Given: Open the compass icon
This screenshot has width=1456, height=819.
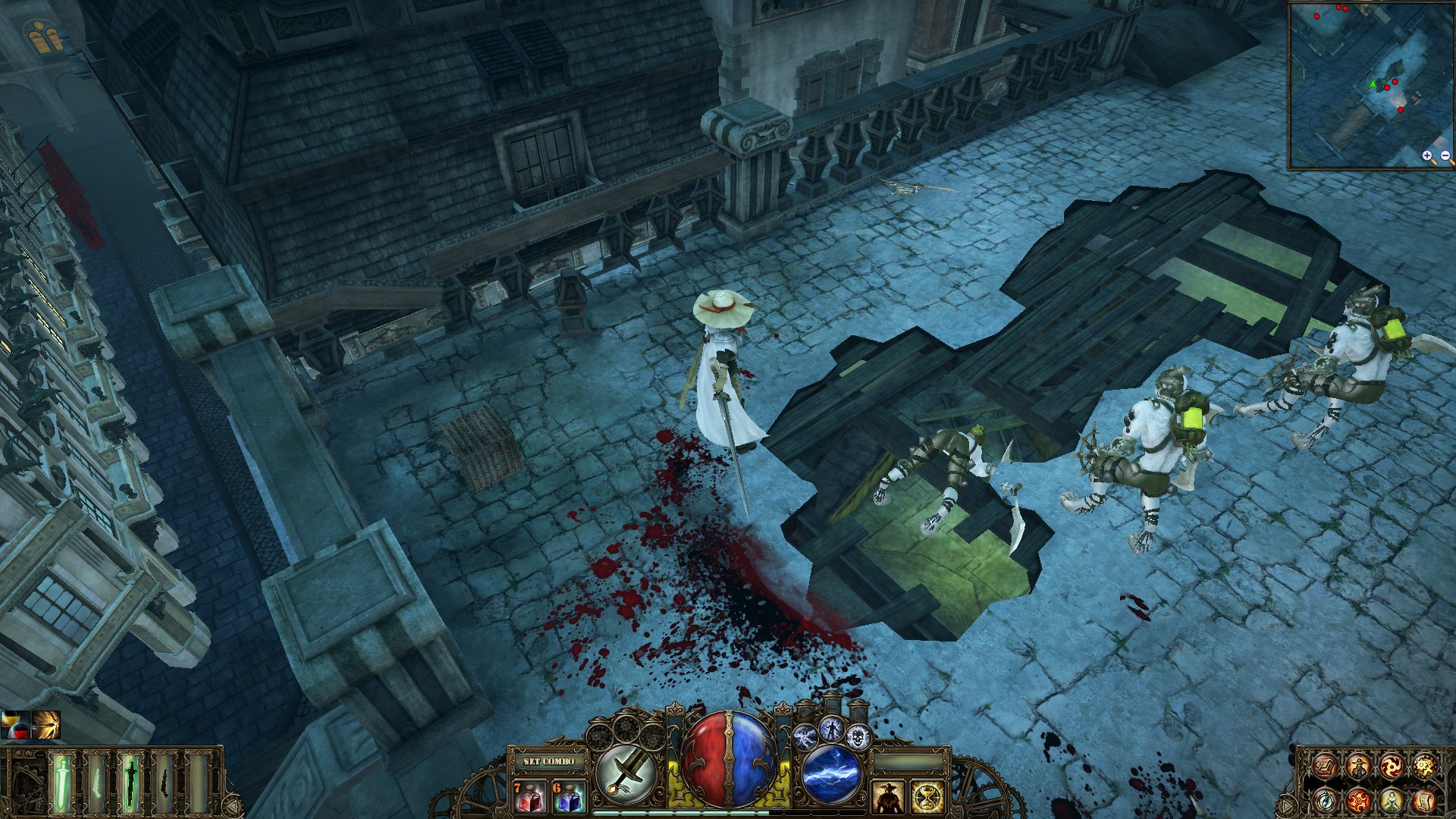Looking at the screenshot, I should [1325, 800].
